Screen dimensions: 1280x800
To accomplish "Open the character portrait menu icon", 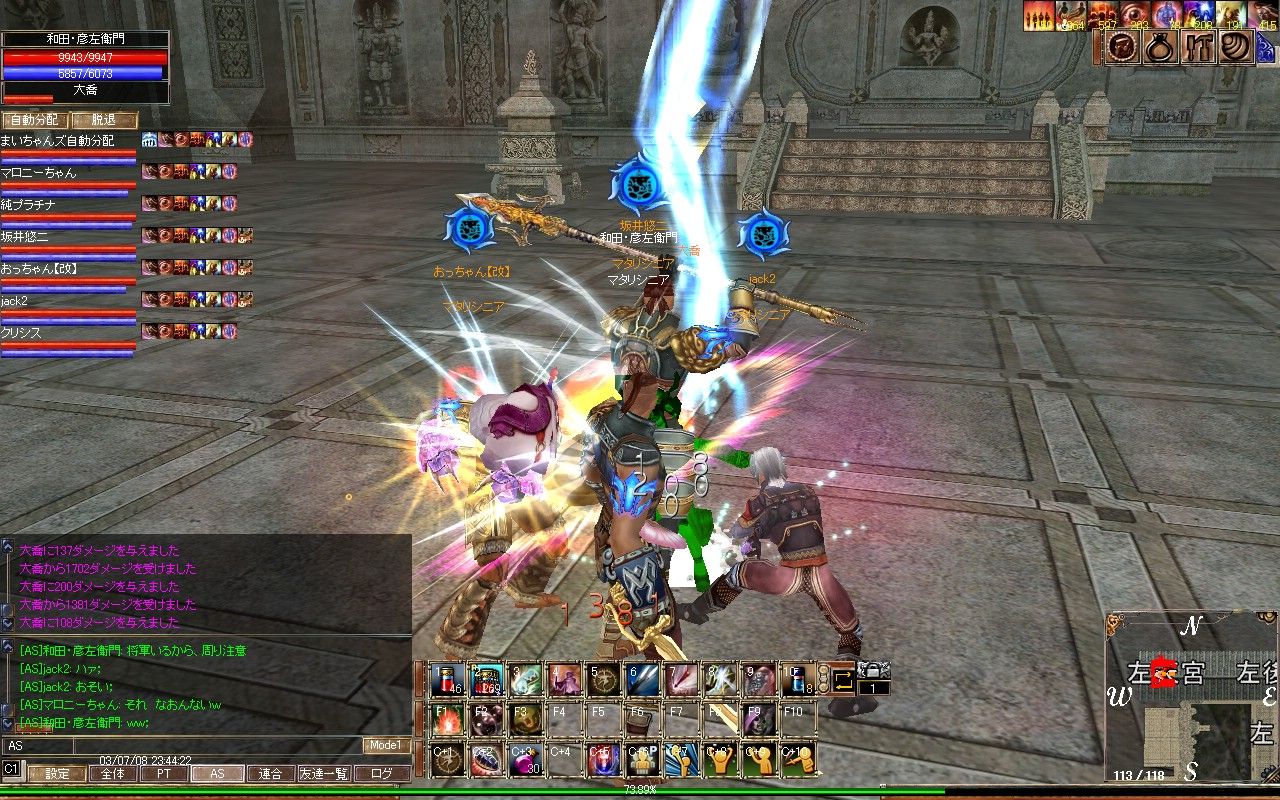I will pyautogui.click(x=1120, y=47).
